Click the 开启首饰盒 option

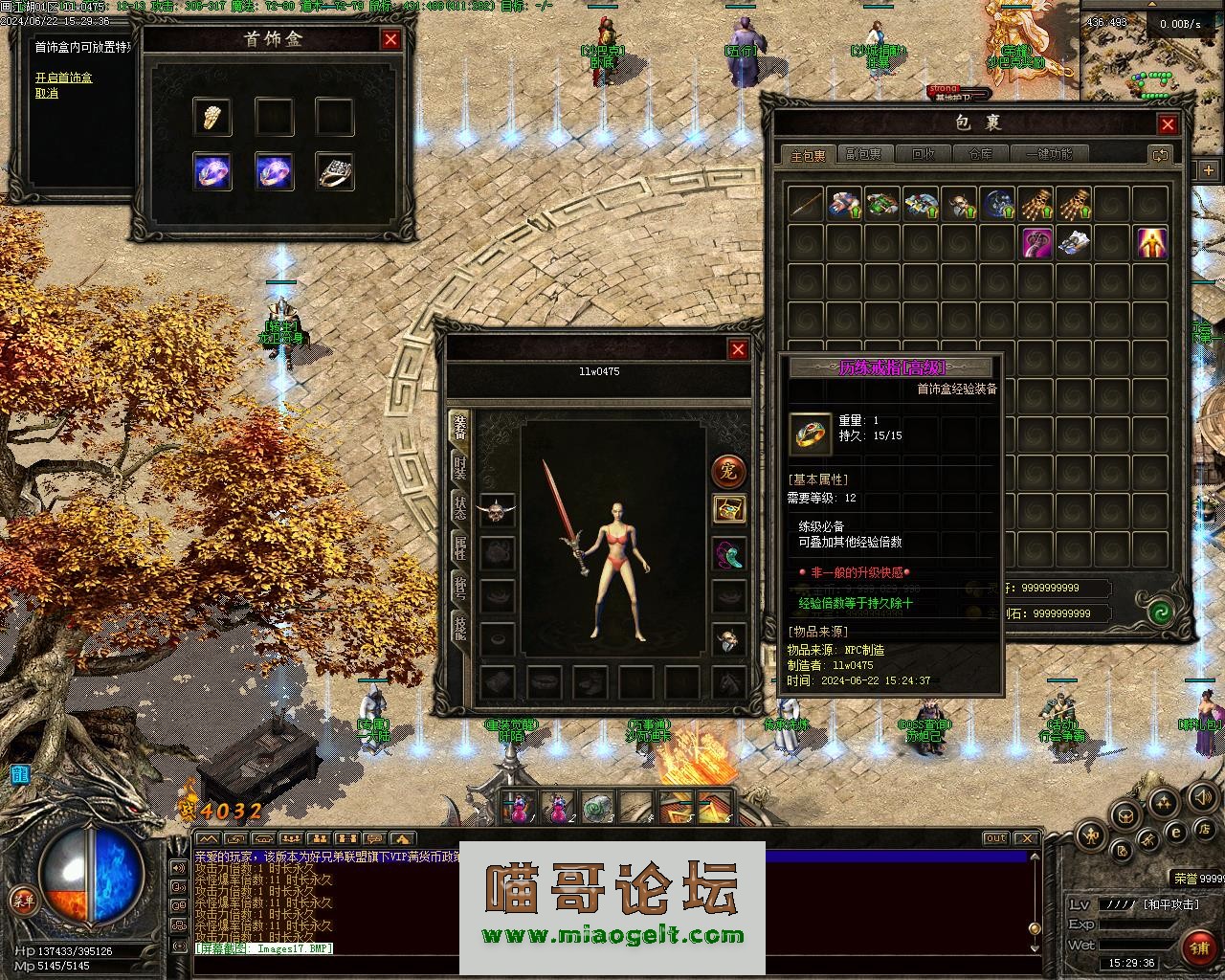(64, 78)
